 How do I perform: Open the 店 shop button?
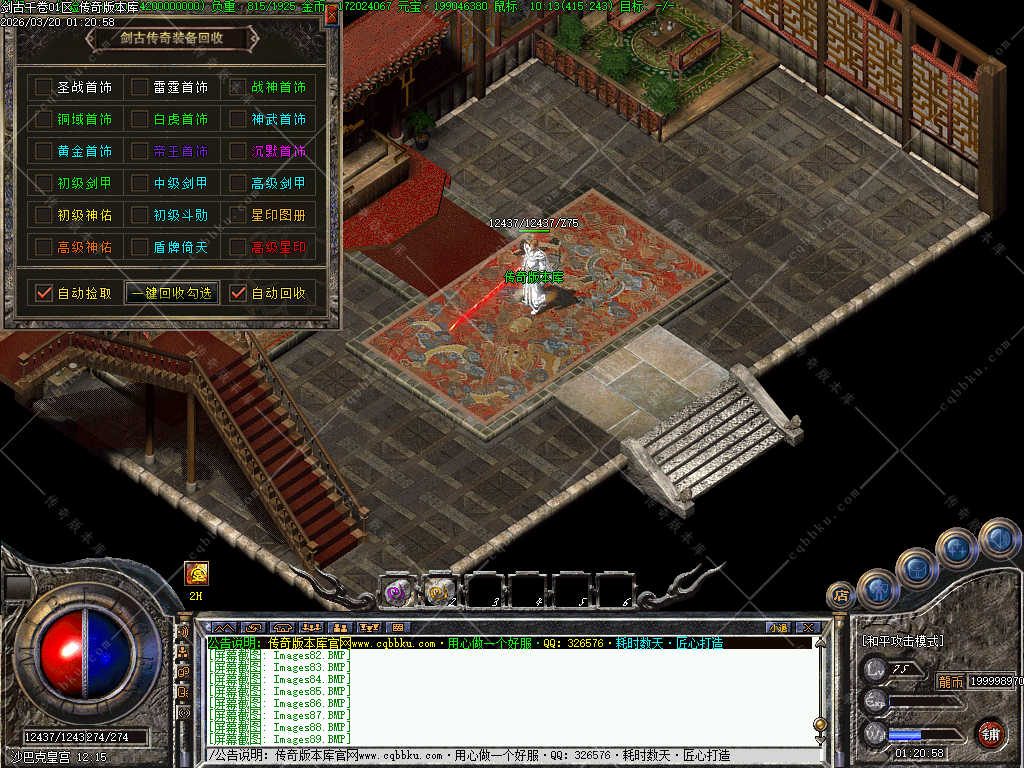coord(841,597)
